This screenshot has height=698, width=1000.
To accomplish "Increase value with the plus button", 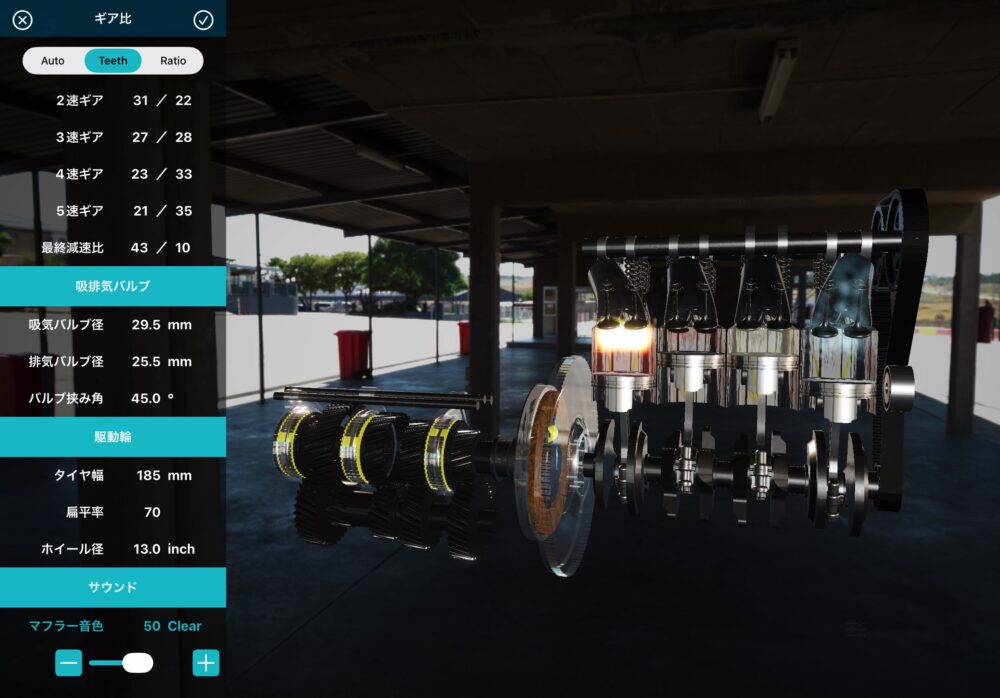I will click(x=206, y=662).
